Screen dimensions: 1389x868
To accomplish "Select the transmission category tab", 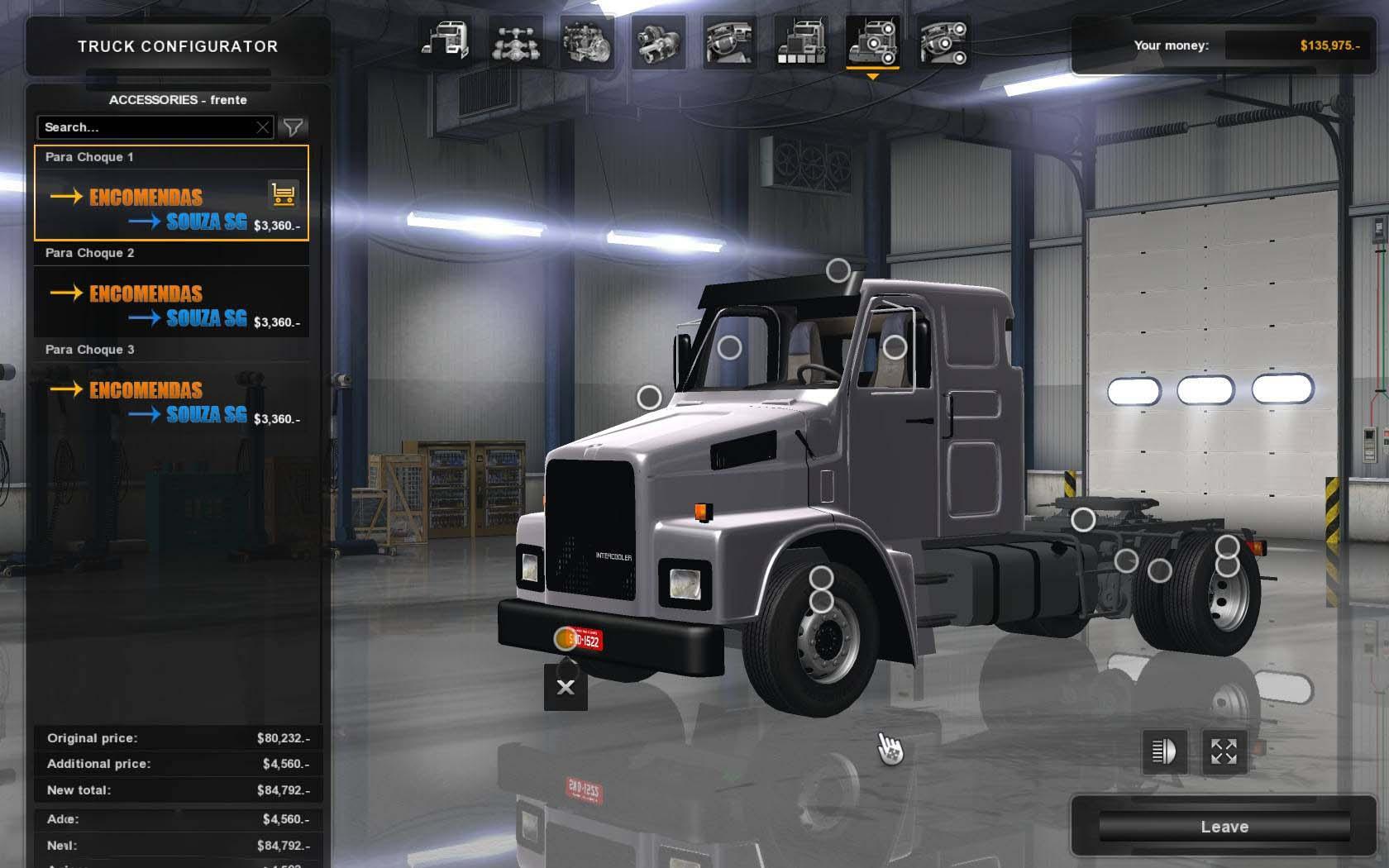I will click(658, 41).
